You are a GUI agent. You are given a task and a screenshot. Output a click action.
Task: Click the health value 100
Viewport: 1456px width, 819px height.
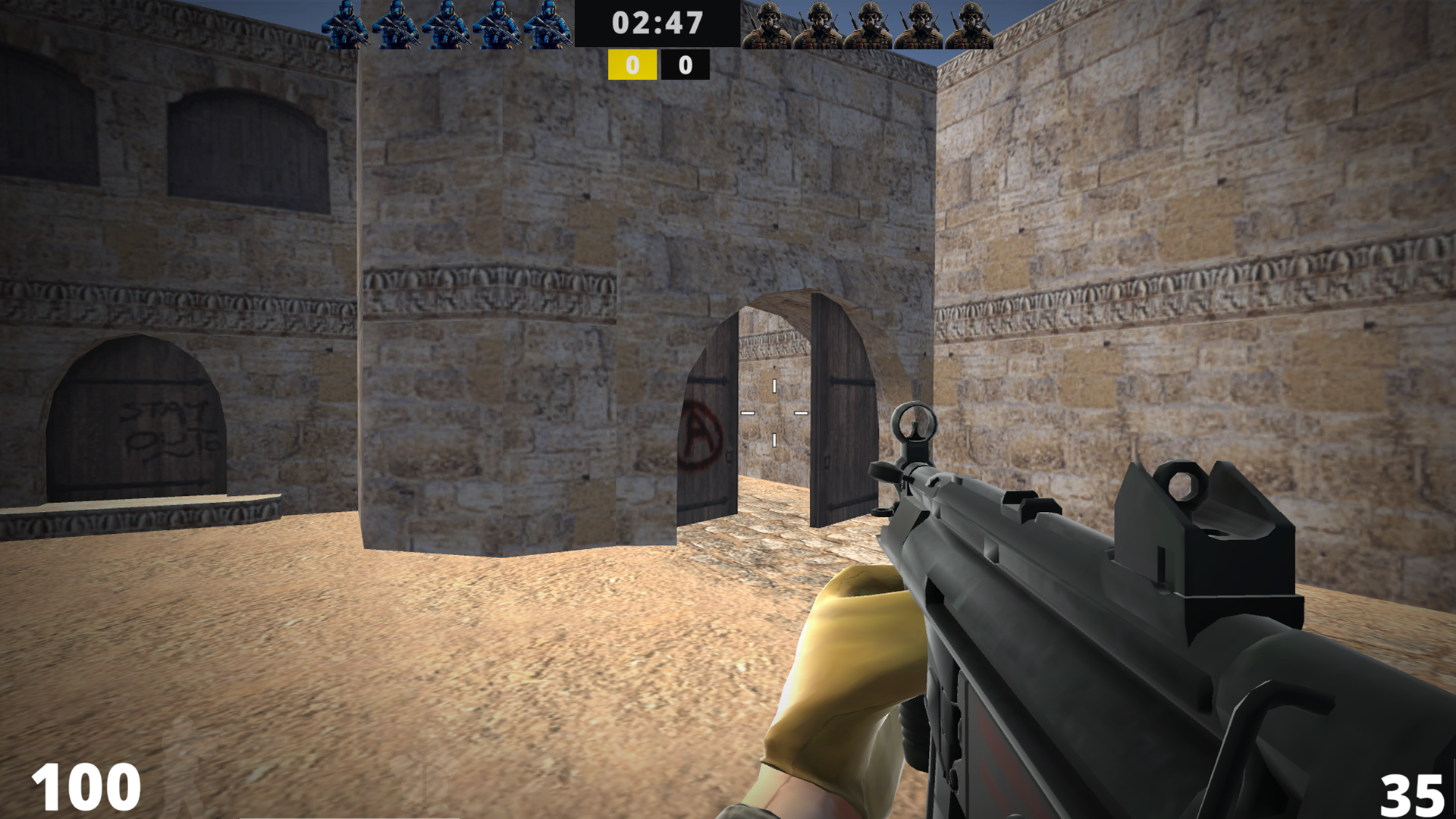coord(86,786)
